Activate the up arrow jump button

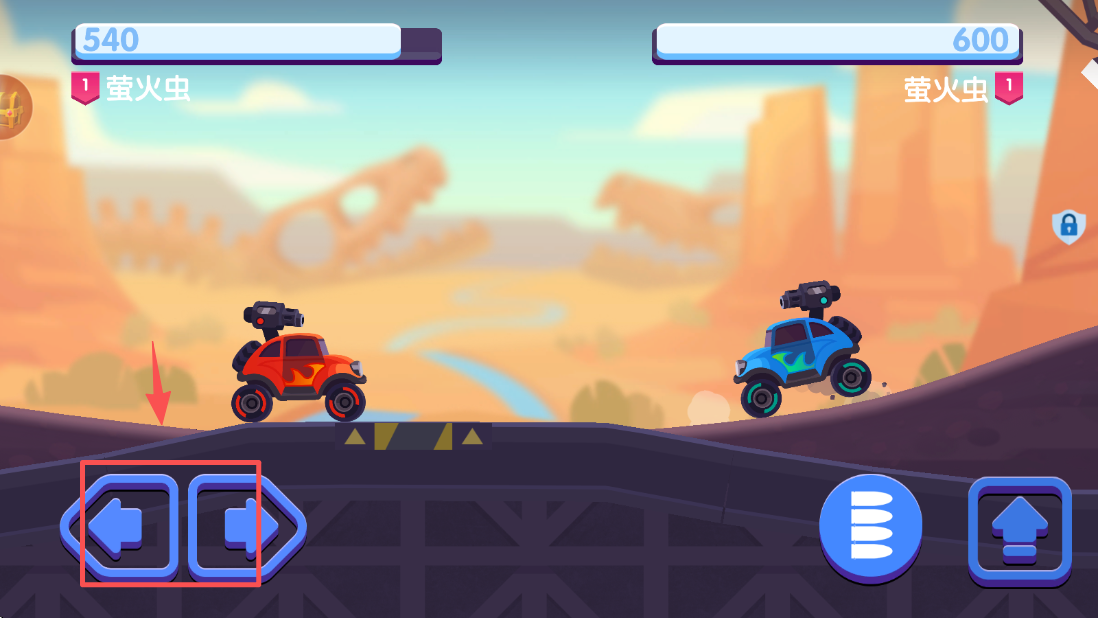coord(1019,530)
